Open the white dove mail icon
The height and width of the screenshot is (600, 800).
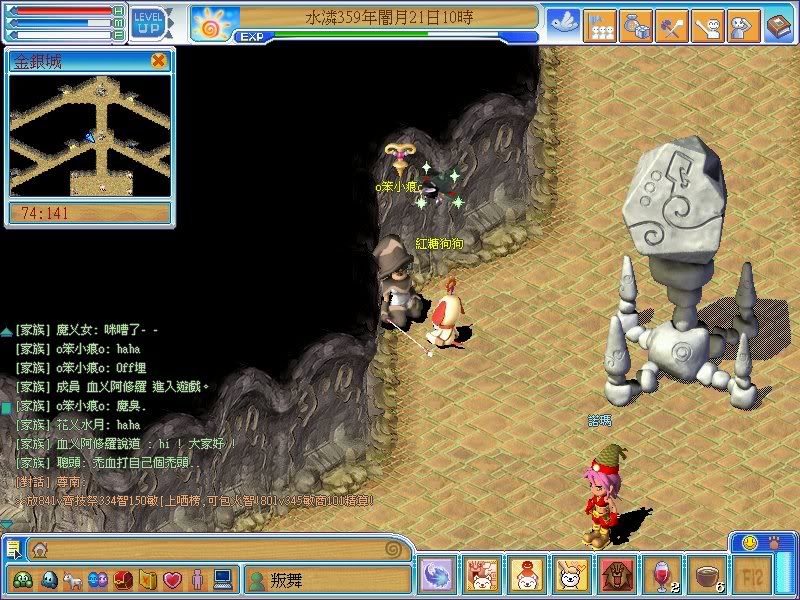pyautogui.click(x=563, y=22)
